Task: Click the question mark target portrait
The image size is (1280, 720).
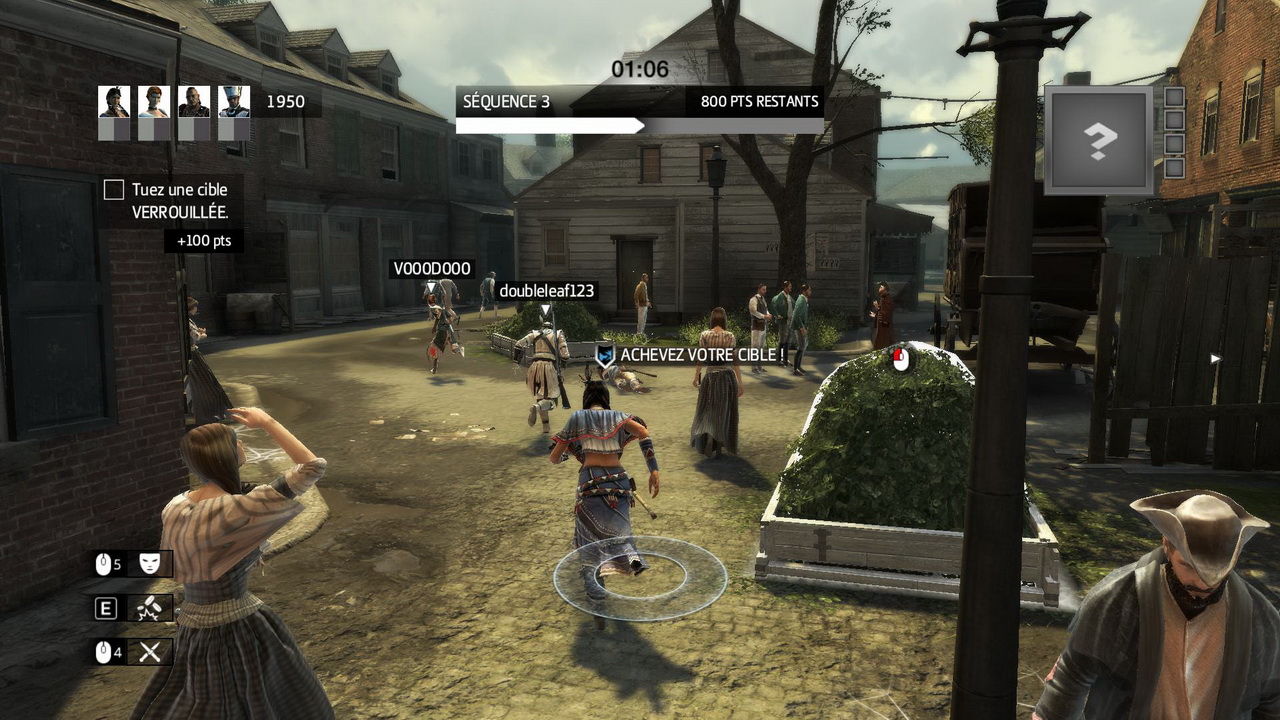Action: point(1099,140)
